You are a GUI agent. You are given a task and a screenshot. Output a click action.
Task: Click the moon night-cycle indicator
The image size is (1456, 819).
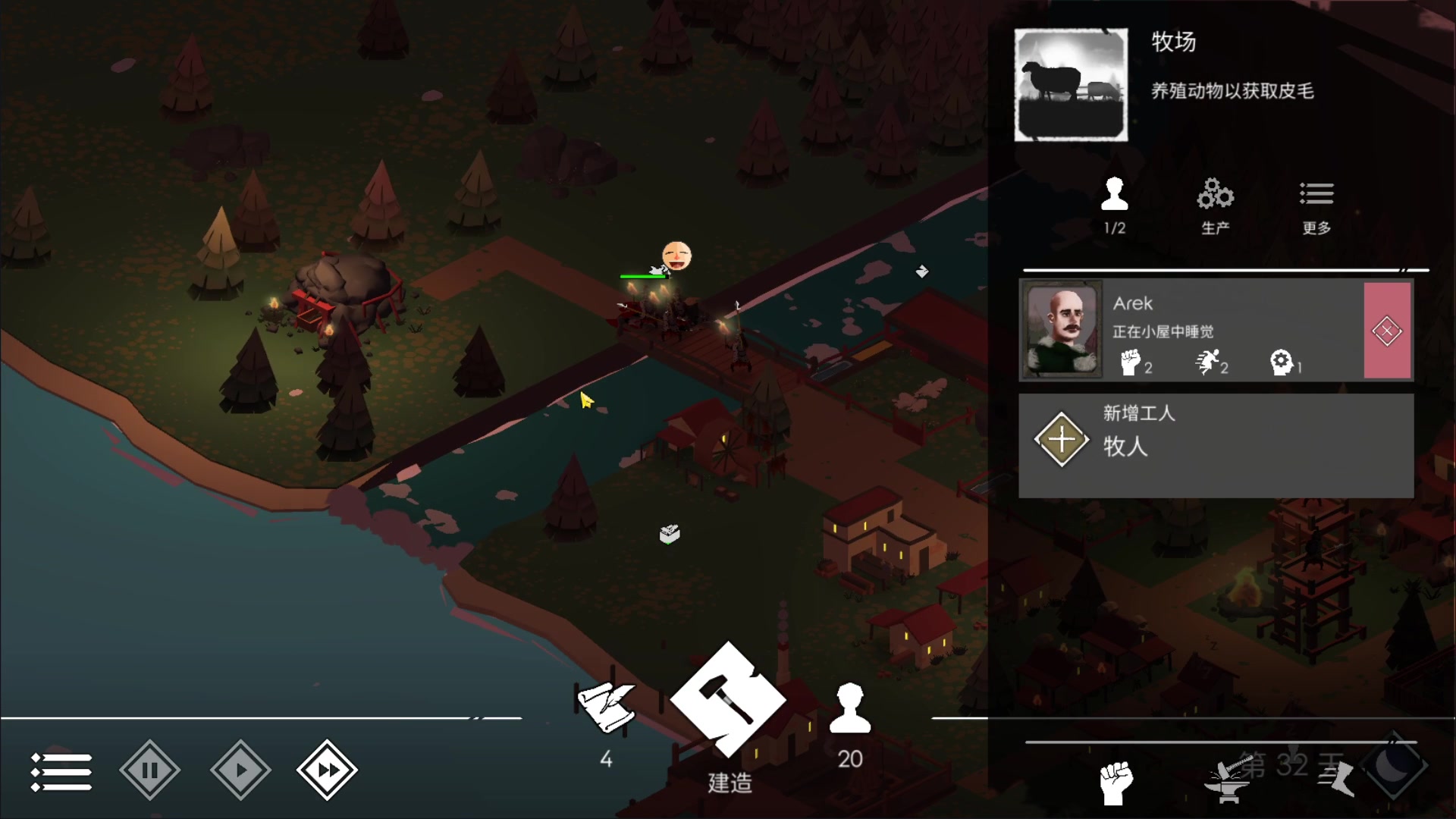[x=1394, y=766]
